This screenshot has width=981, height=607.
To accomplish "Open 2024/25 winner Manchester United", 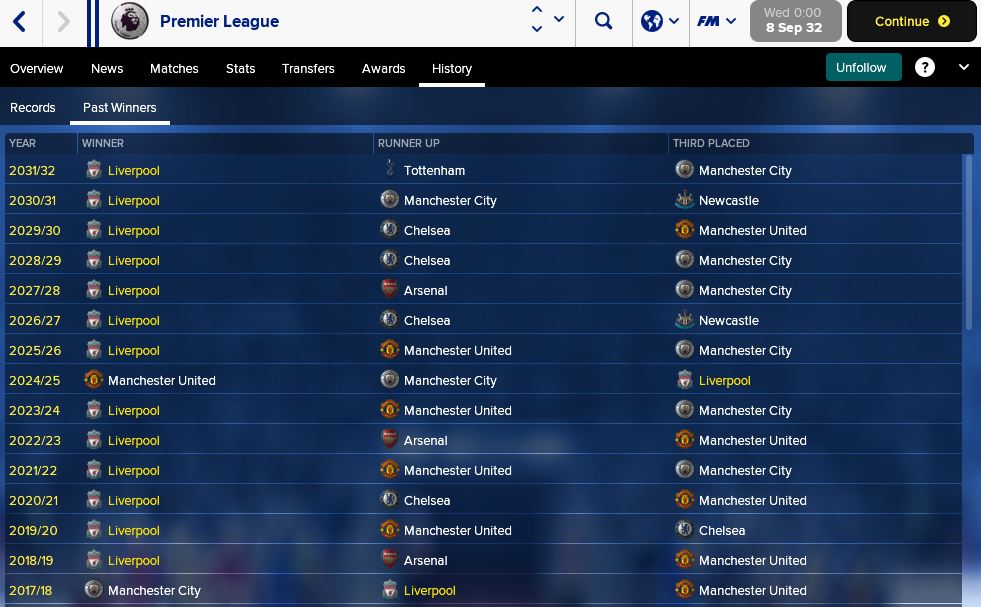I will pos(161,381).
